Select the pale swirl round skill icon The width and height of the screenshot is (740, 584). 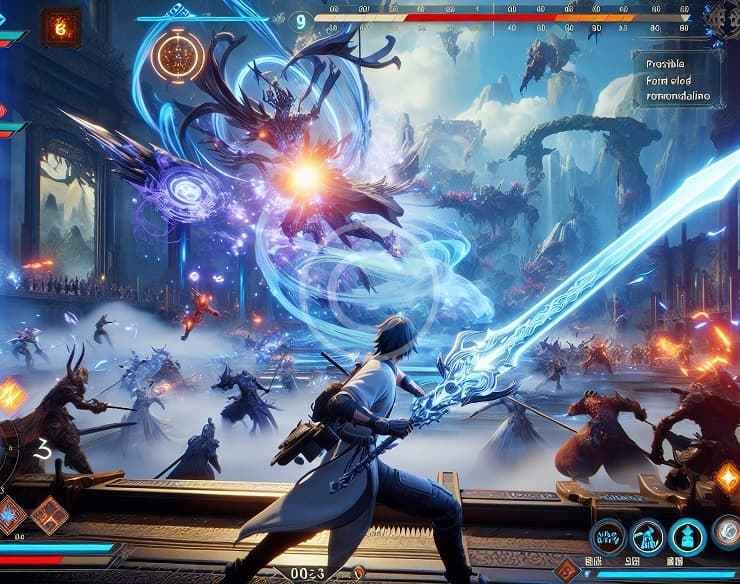(x=729, y=534)
